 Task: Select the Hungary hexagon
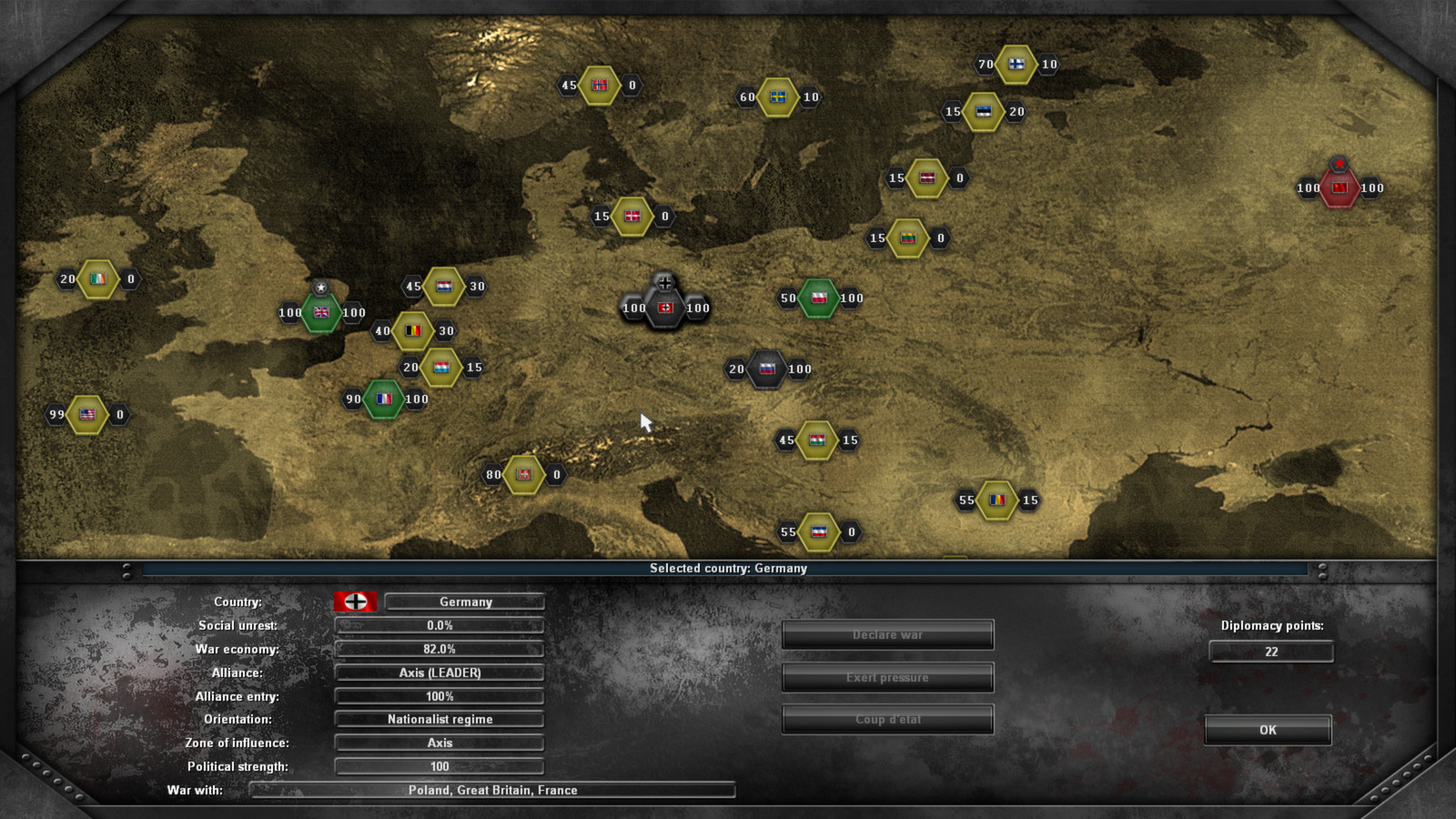coord(816,440)
